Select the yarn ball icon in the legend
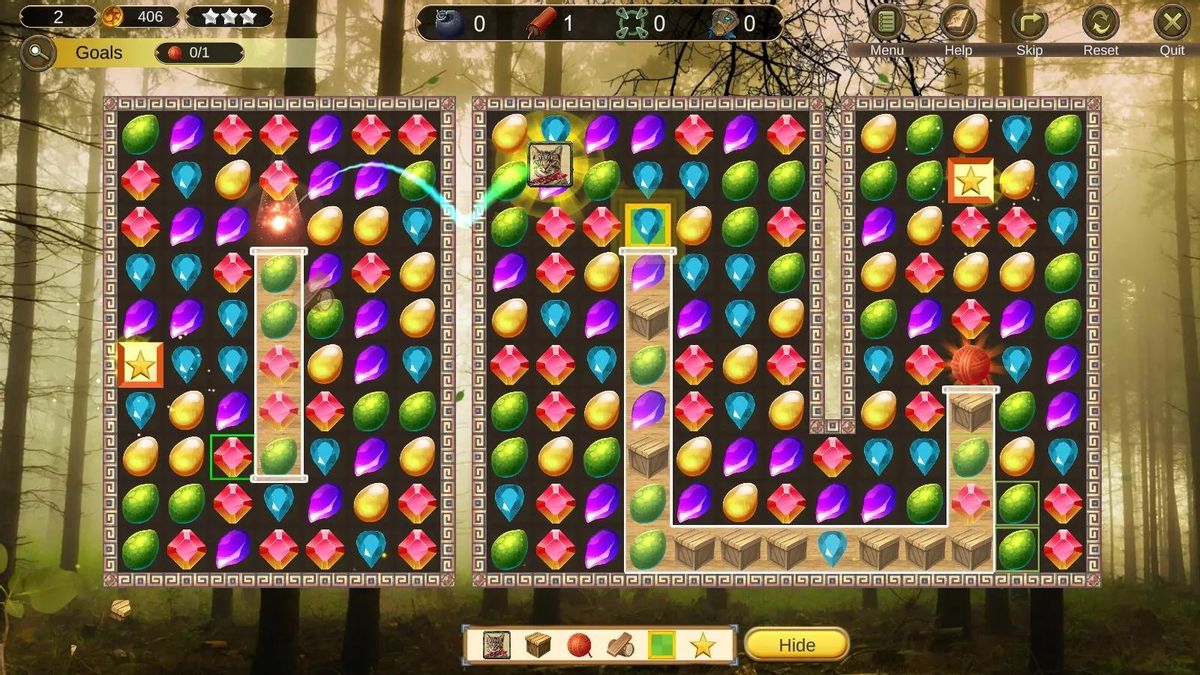The image size is (1200, 675). pyautogui.click(x=579, y=645)
